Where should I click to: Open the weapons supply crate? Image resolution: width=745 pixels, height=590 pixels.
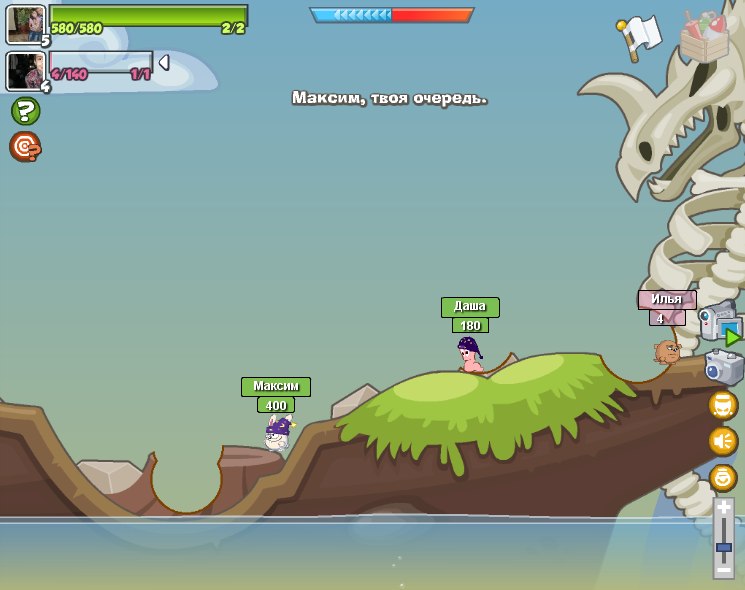point(704,37)
